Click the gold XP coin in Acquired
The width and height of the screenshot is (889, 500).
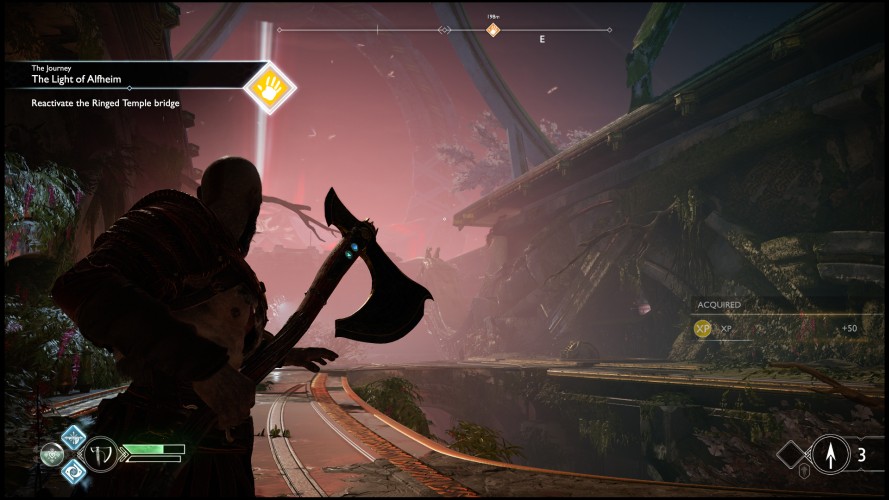[x=704, y=328]
